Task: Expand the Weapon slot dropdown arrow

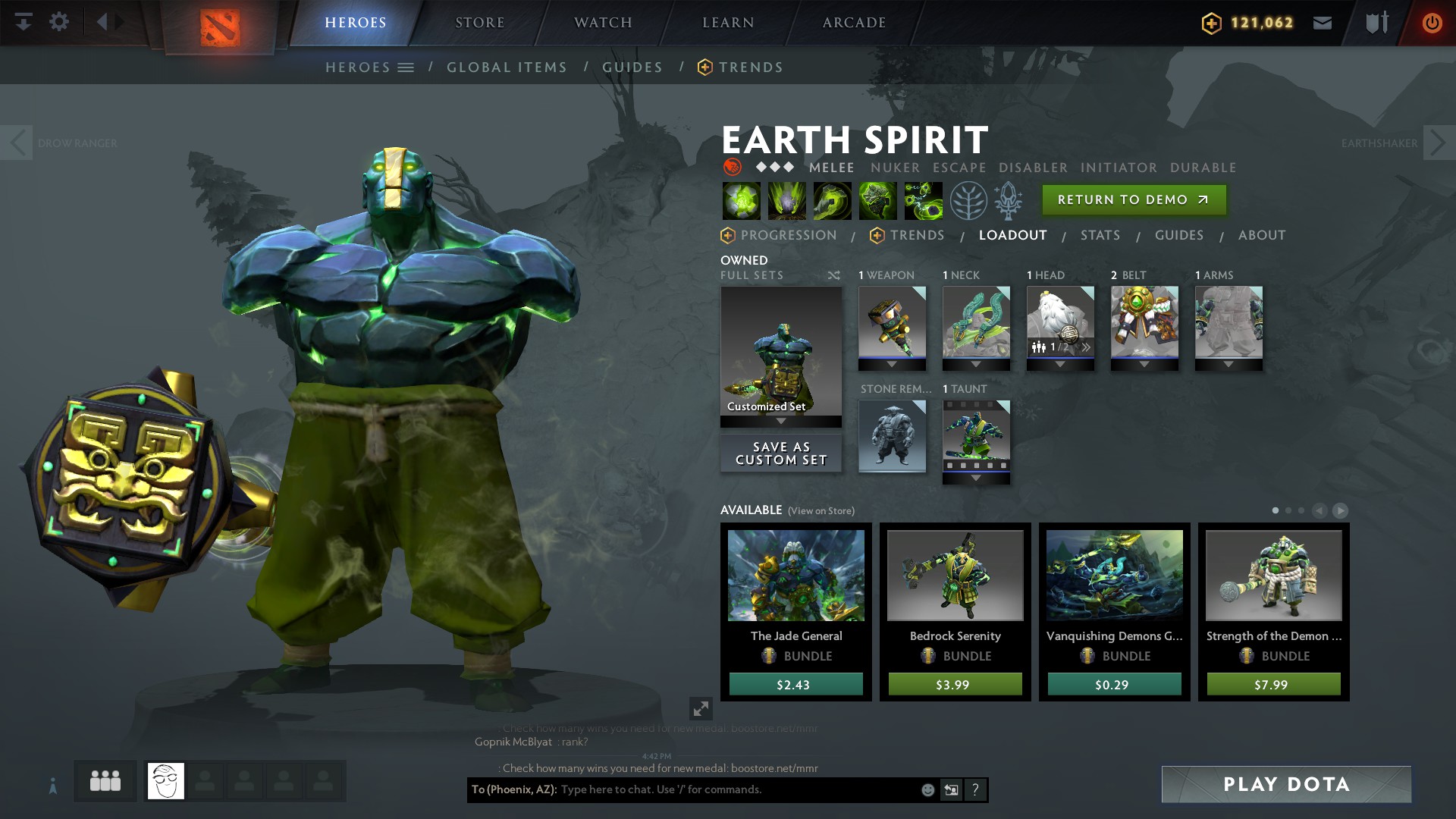Action: 893,363
